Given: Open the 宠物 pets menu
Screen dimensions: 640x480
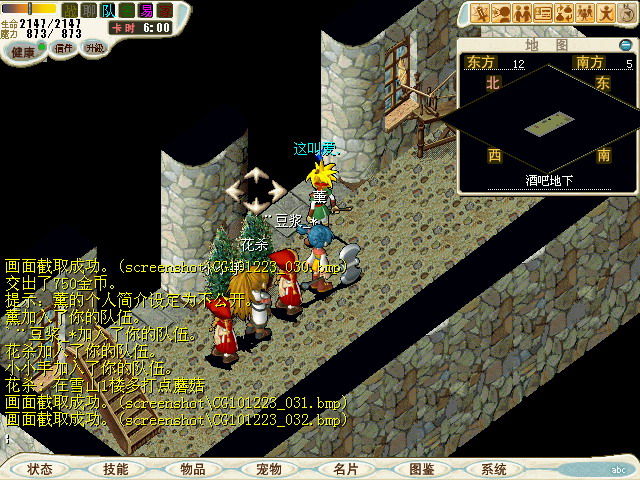Looking at the screenshot, I should tap(269, 468).
